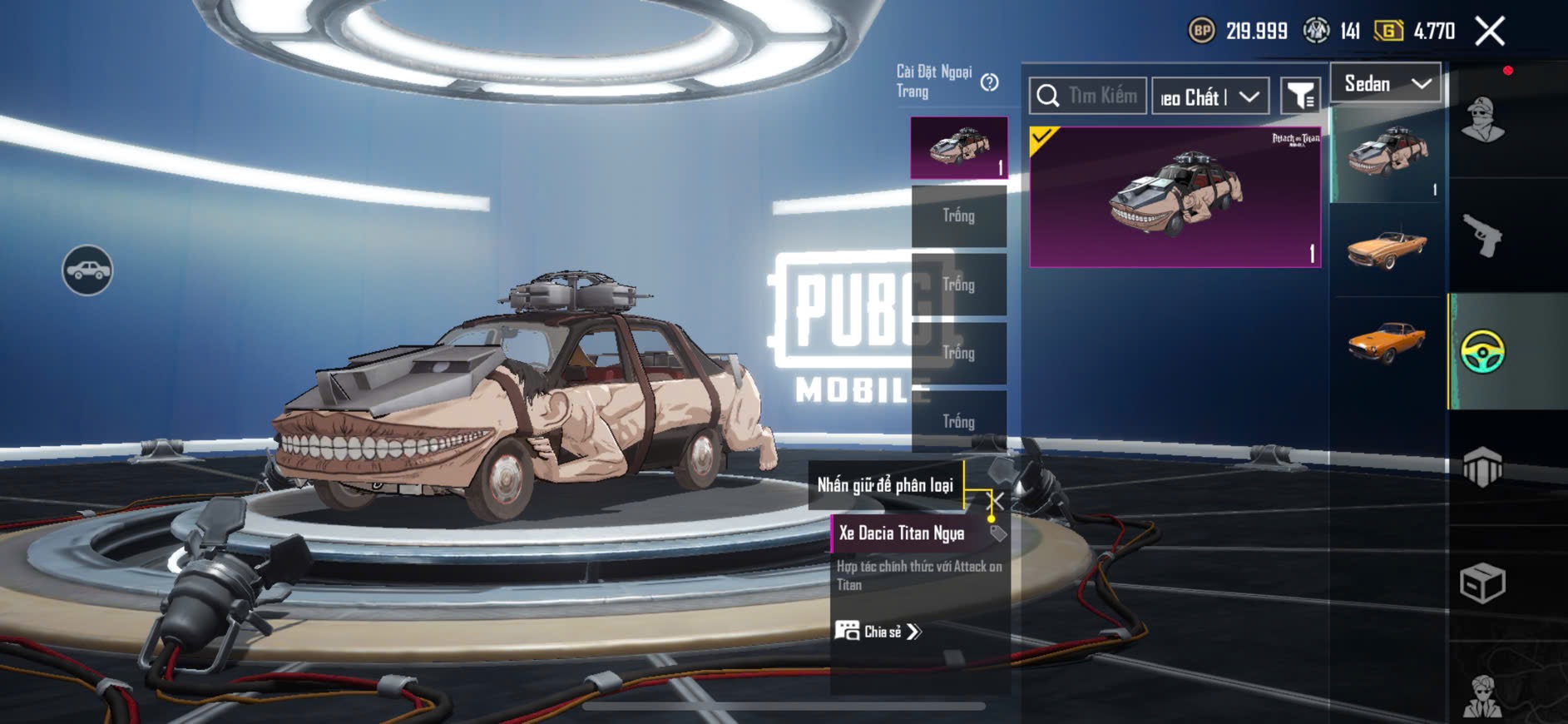This screenshot has height=724, width=1568.
Task: Share the skin via Chia sẻ
Action: pos(879,632)
